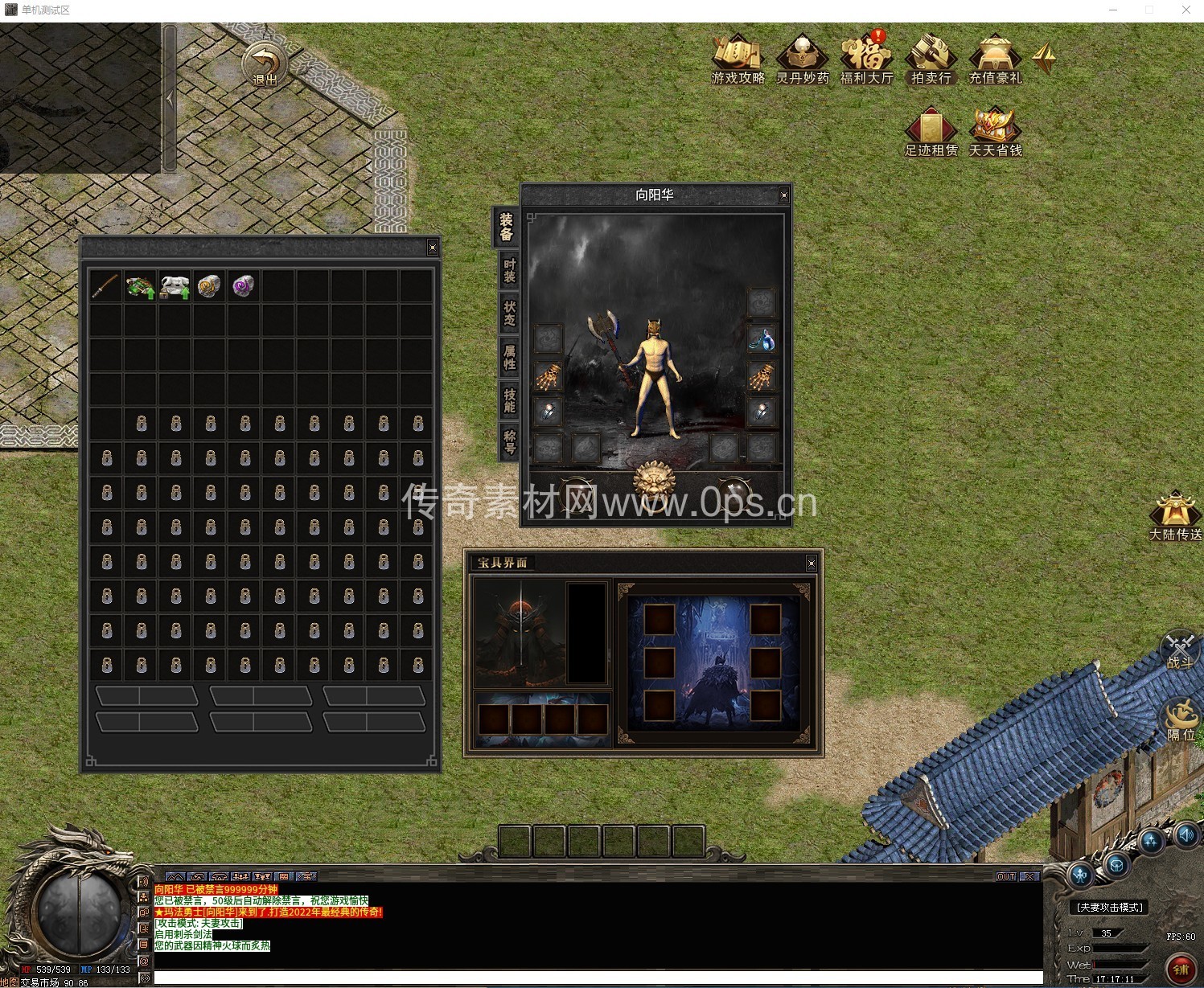This screenshot has width=1204, height=988.
Task: Open the 充值豪礼 recharge gifts
Action: coord(995,59)
